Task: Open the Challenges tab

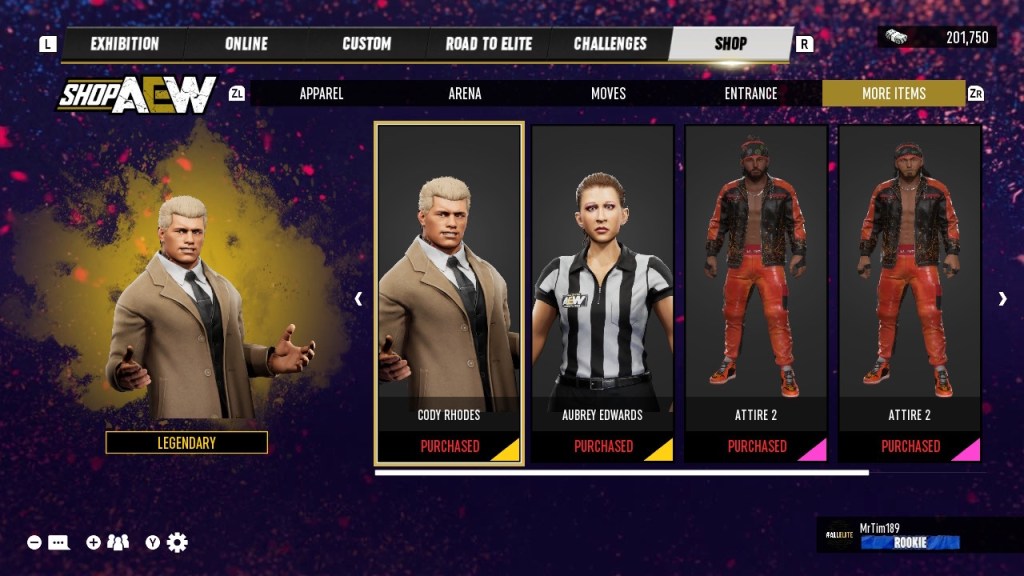Action: tap(610, 44)
